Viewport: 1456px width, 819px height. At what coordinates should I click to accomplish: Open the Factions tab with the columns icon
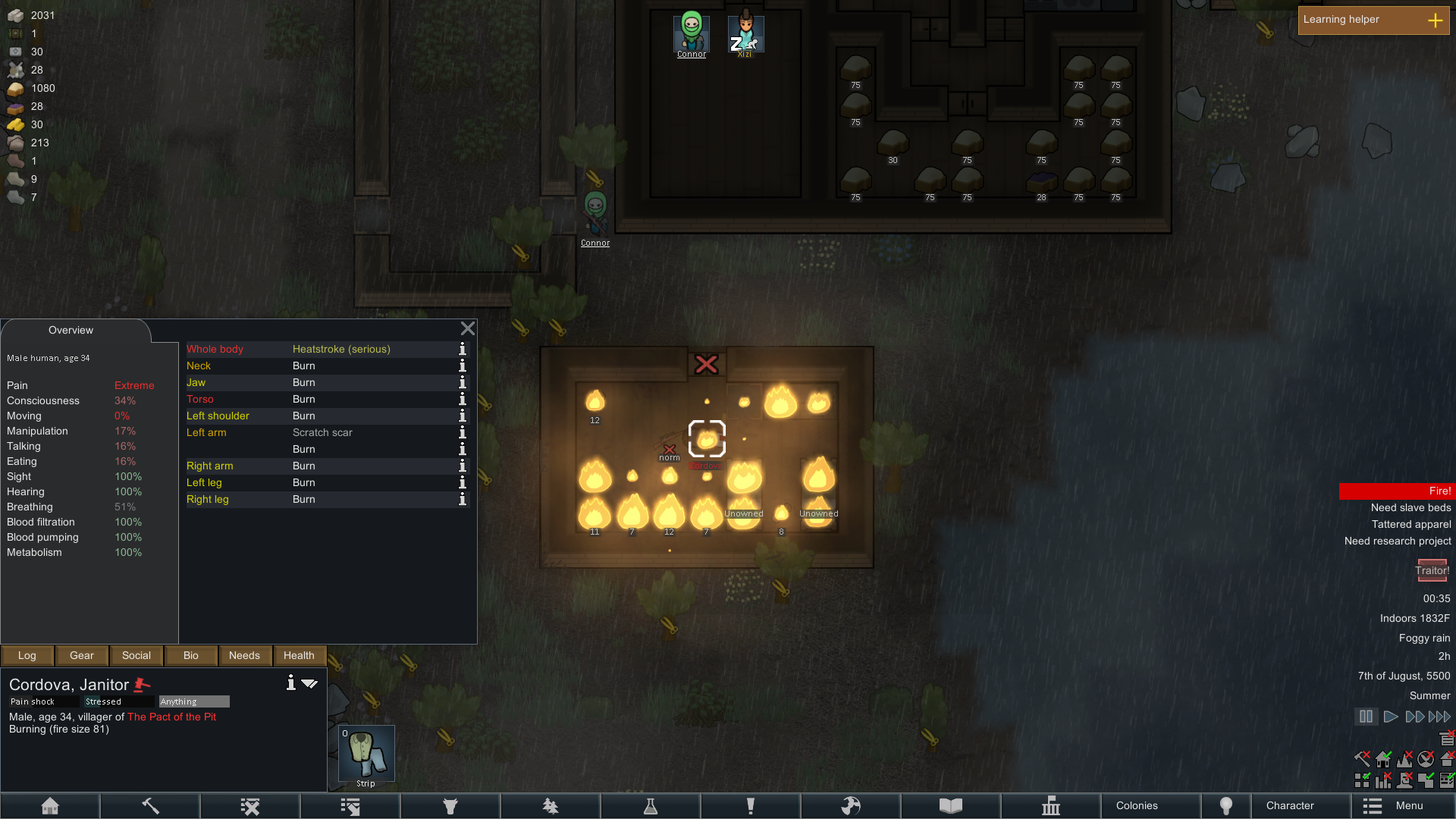1050,805
